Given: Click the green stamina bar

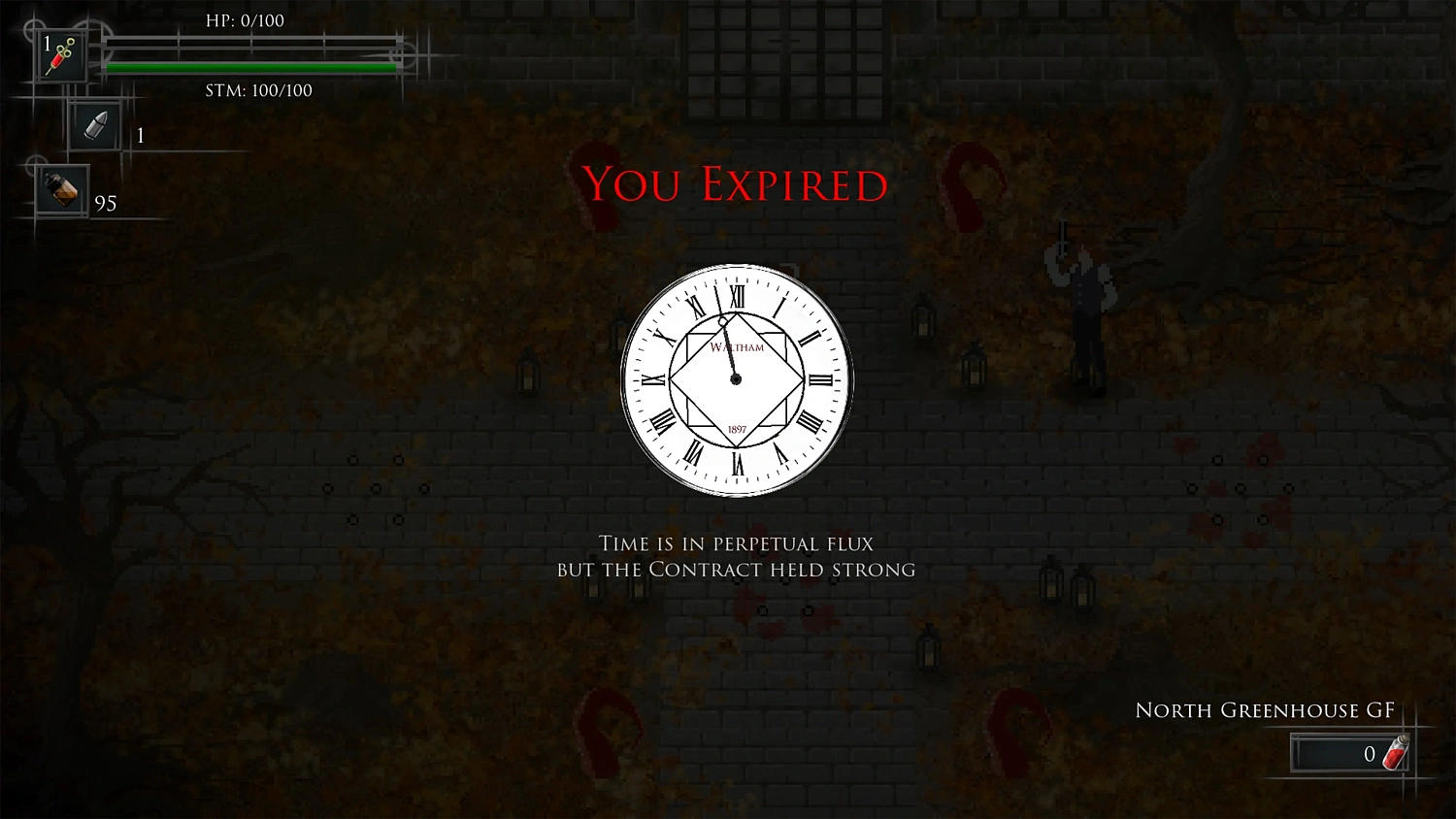Looking at the screenshot, I should pyautogui.click(x=252, y=68).
